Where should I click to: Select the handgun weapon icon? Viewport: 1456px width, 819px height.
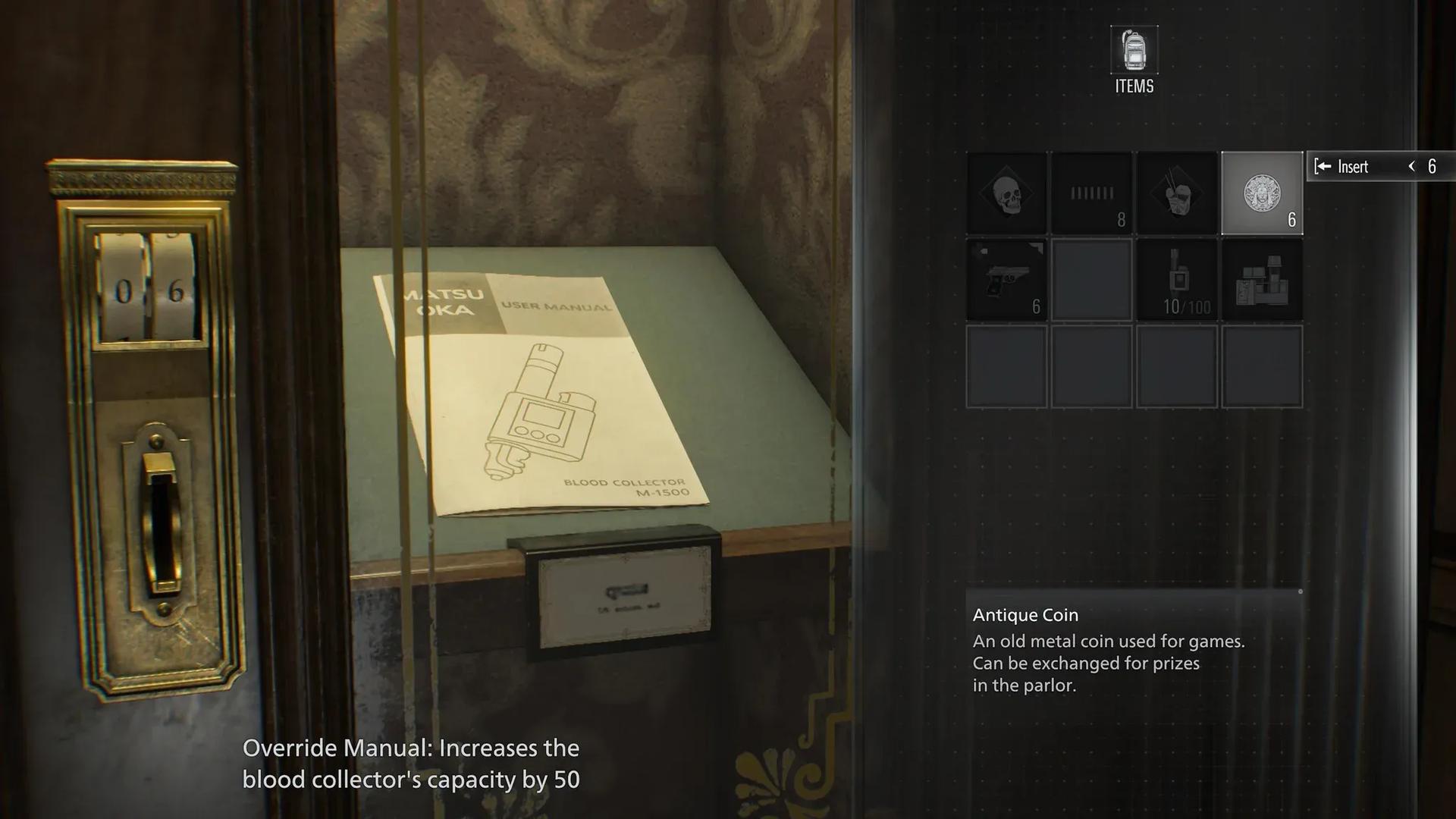tap(1006, 278)
